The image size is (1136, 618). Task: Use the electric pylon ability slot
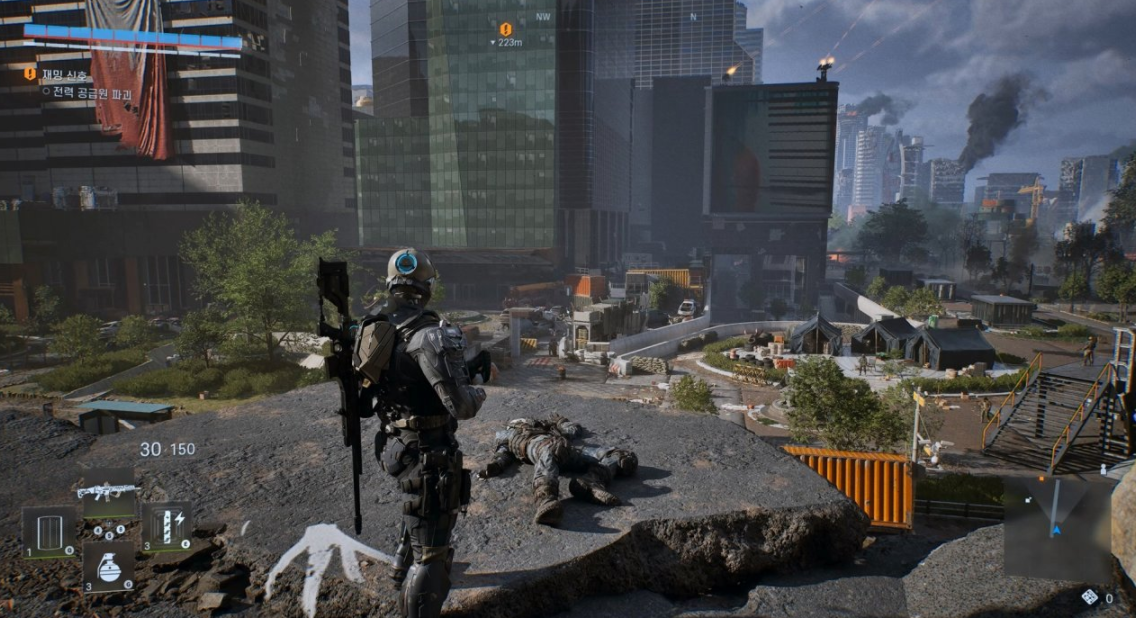click(x=165, y=527)
